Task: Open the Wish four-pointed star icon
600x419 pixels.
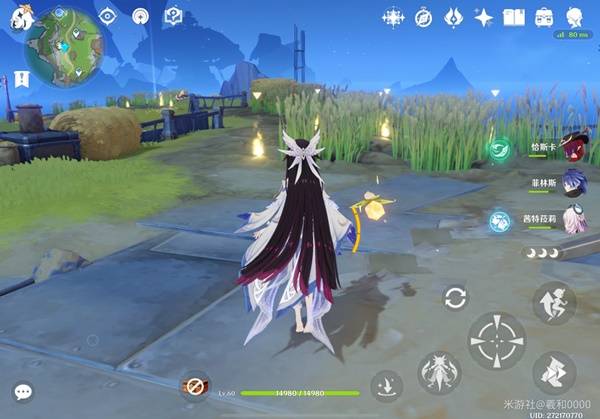Action: pos(484,17)
